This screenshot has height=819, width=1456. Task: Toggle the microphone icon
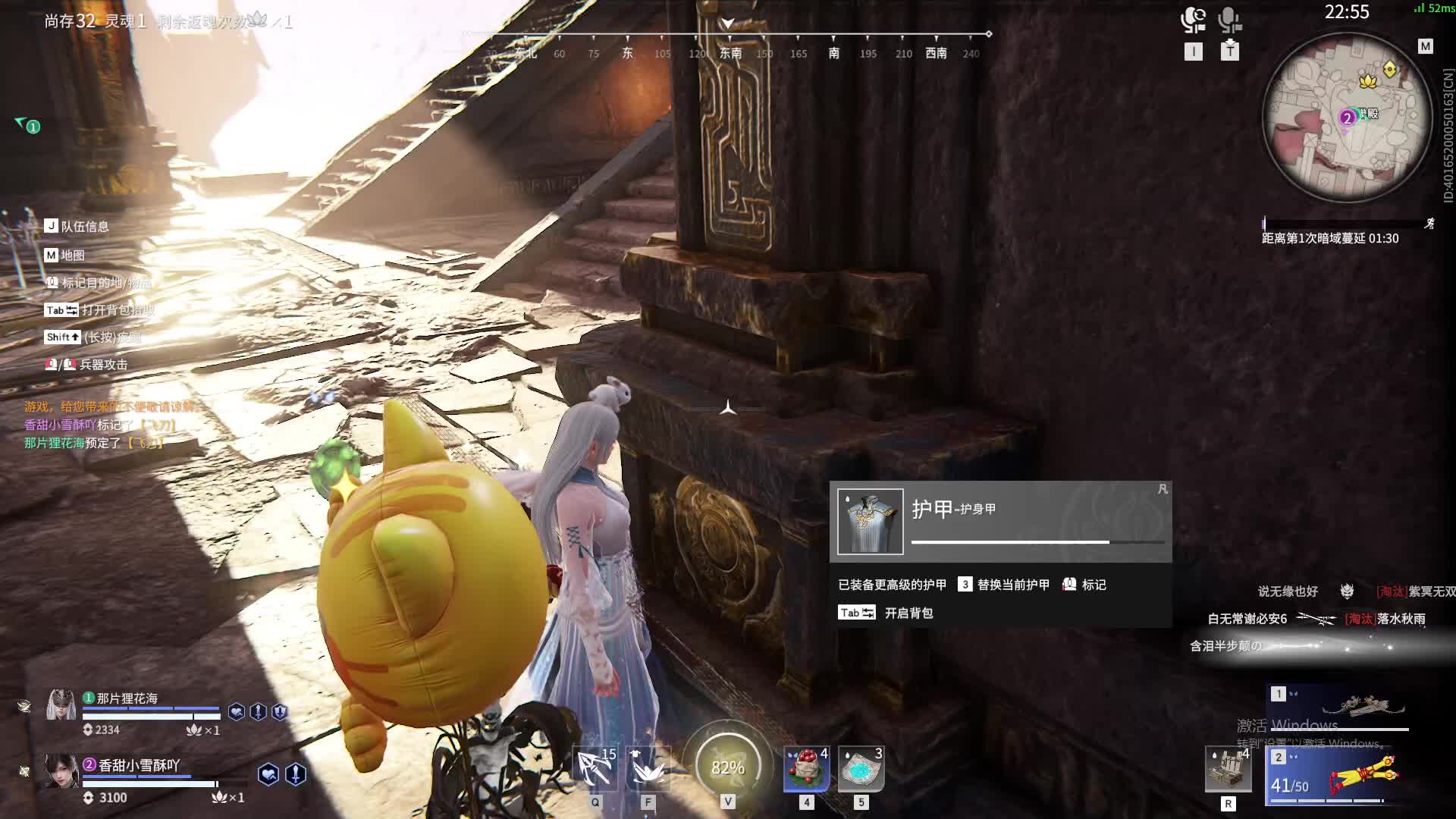click(1229, 20)
